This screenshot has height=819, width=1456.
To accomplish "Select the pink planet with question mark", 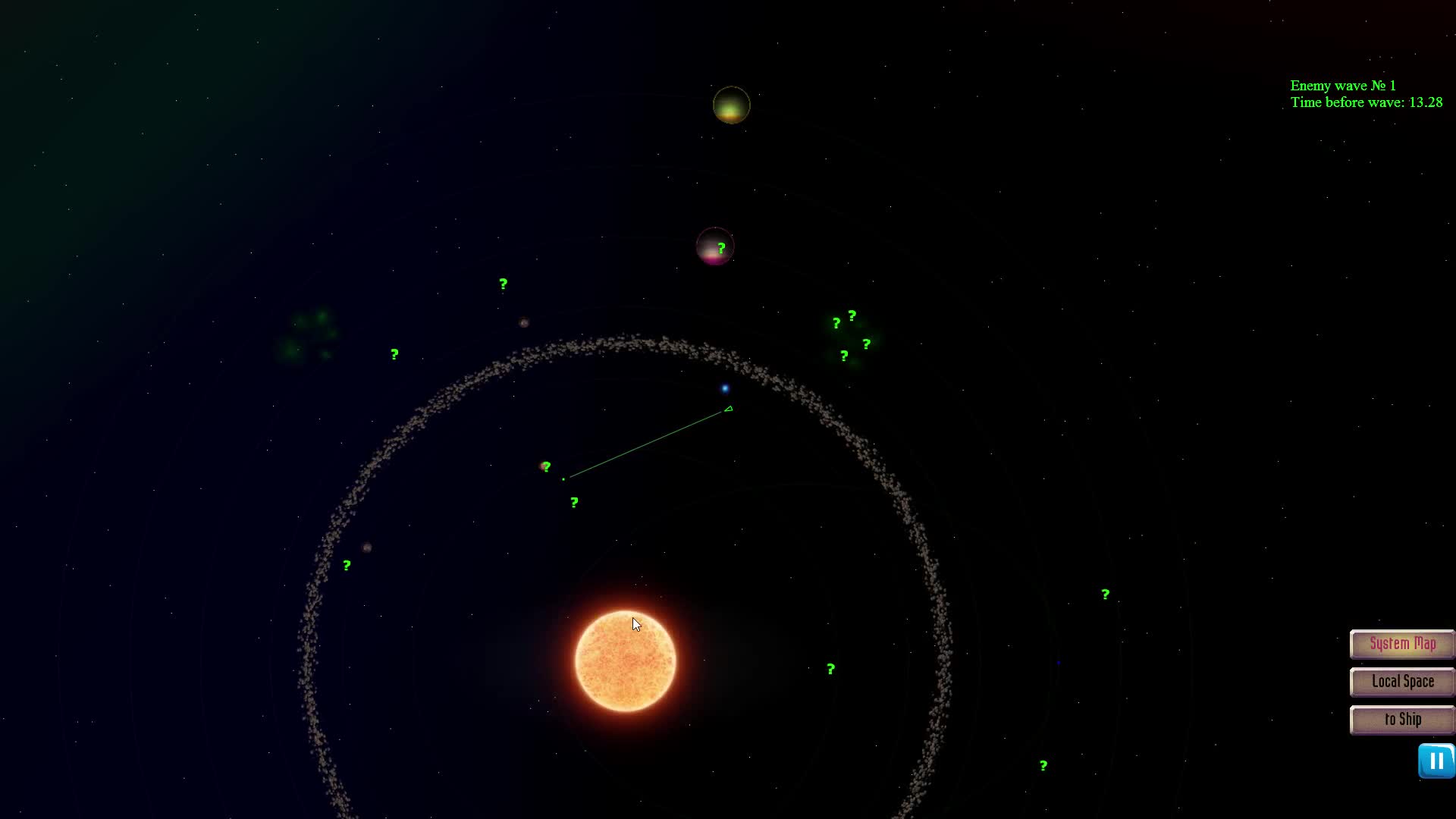I will click(714, 246).
